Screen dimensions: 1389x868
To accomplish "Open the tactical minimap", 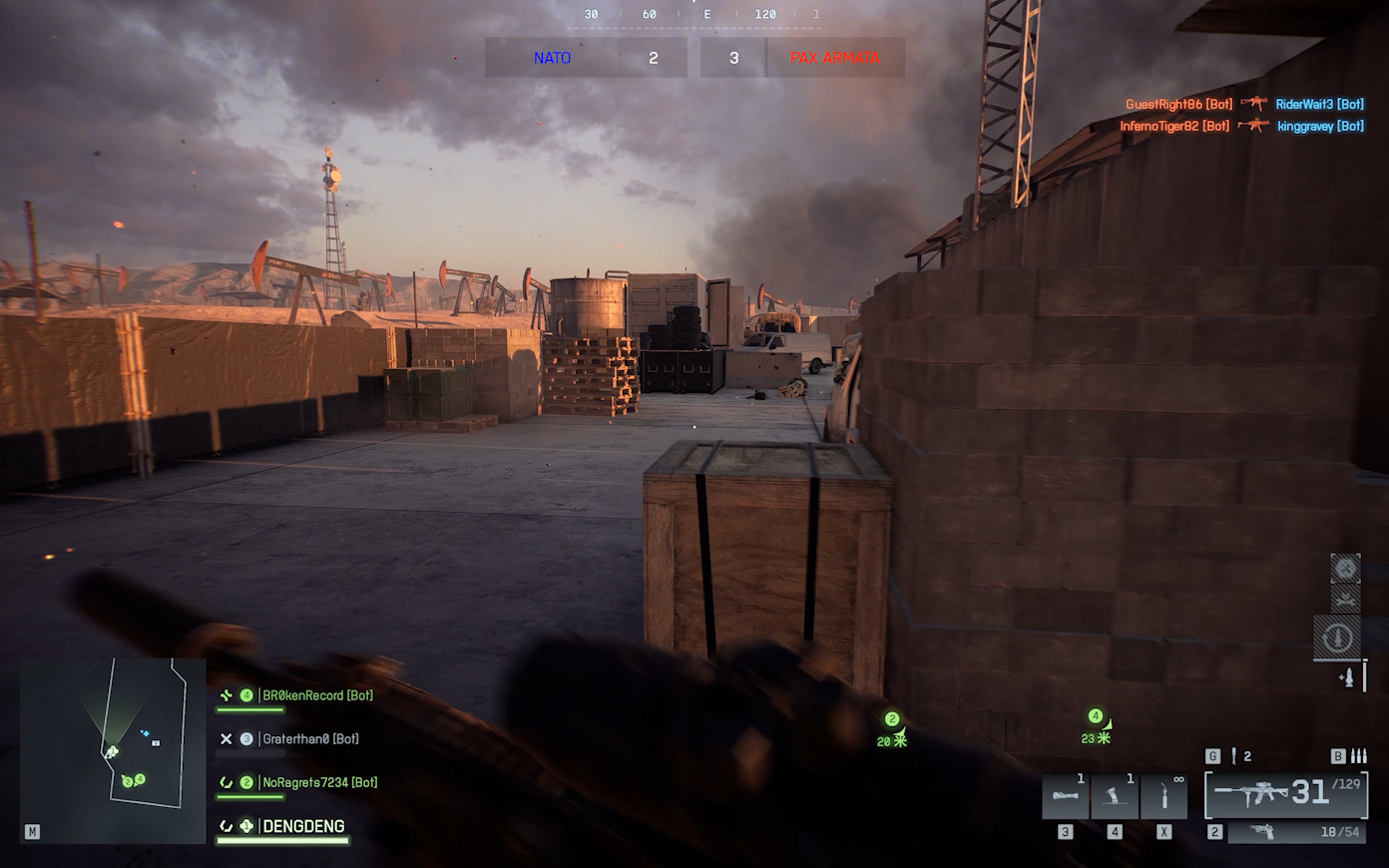I will [x=113, y=749].
